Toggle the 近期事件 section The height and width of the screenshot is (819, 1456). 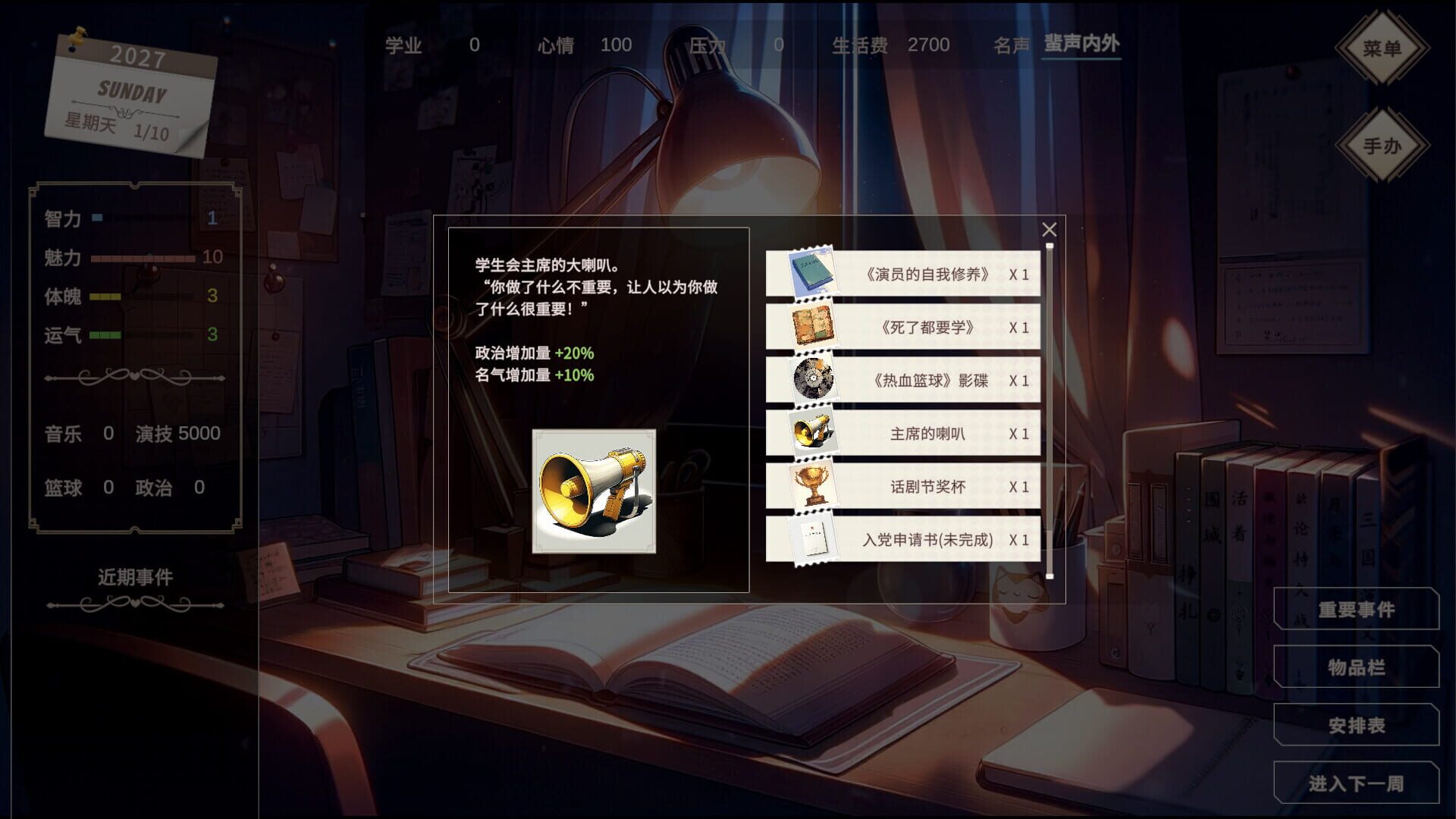[x=133, y=576]
